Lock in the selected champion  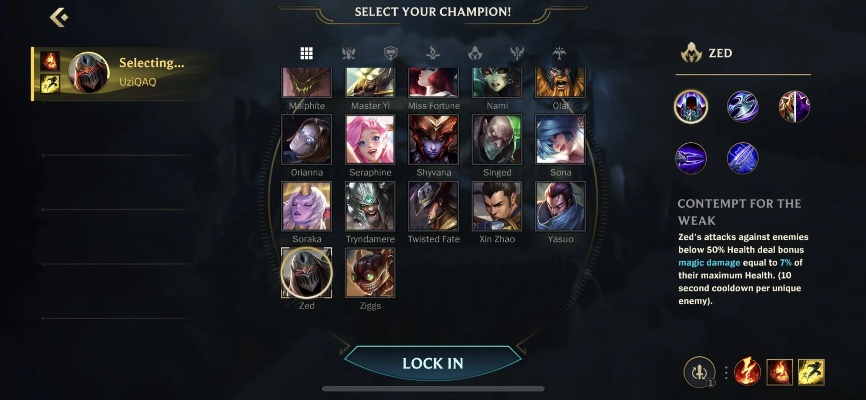pos(432,363)
